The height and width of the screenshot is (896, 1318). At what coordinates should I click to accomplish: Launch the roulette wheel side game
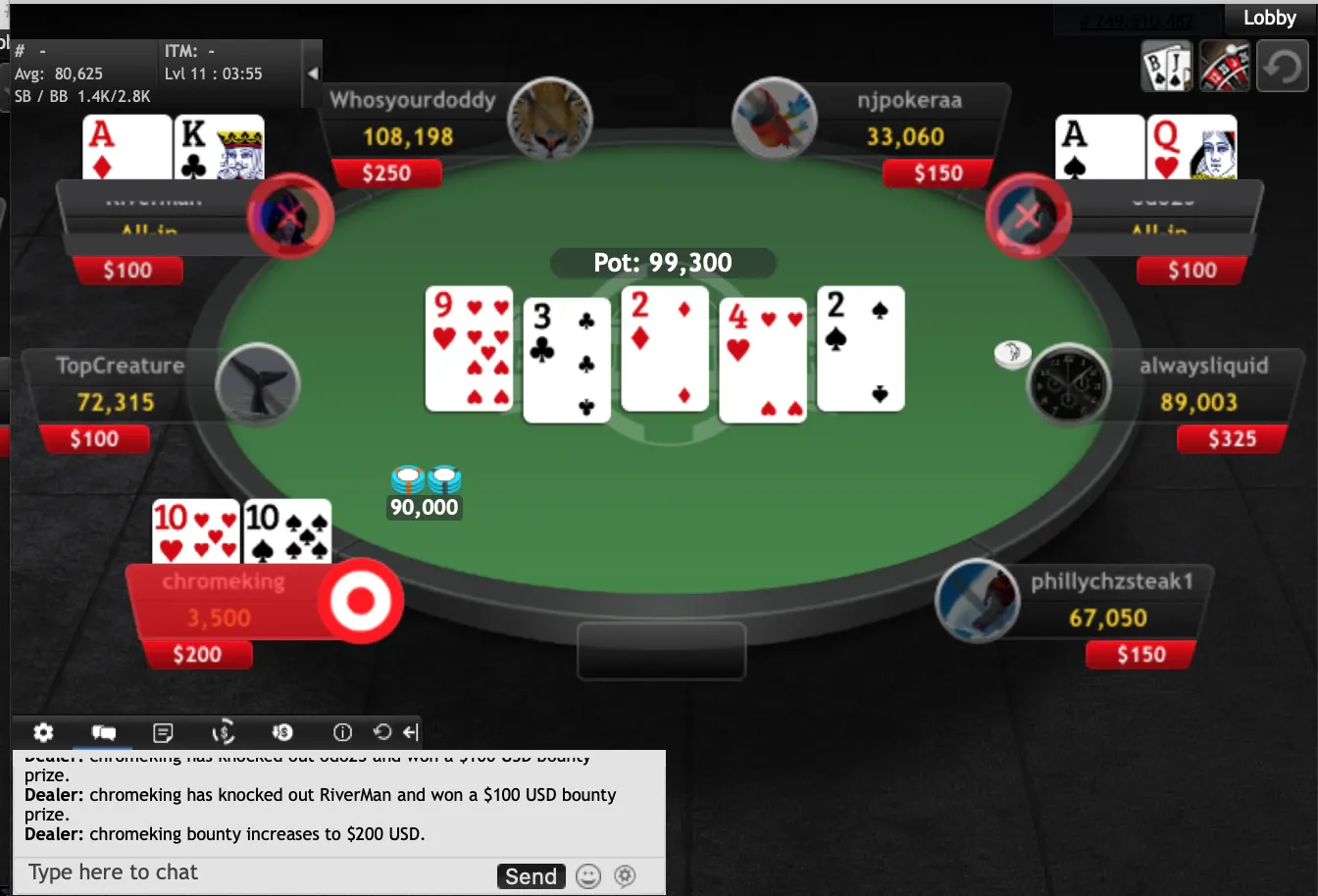coord(1225,67)
